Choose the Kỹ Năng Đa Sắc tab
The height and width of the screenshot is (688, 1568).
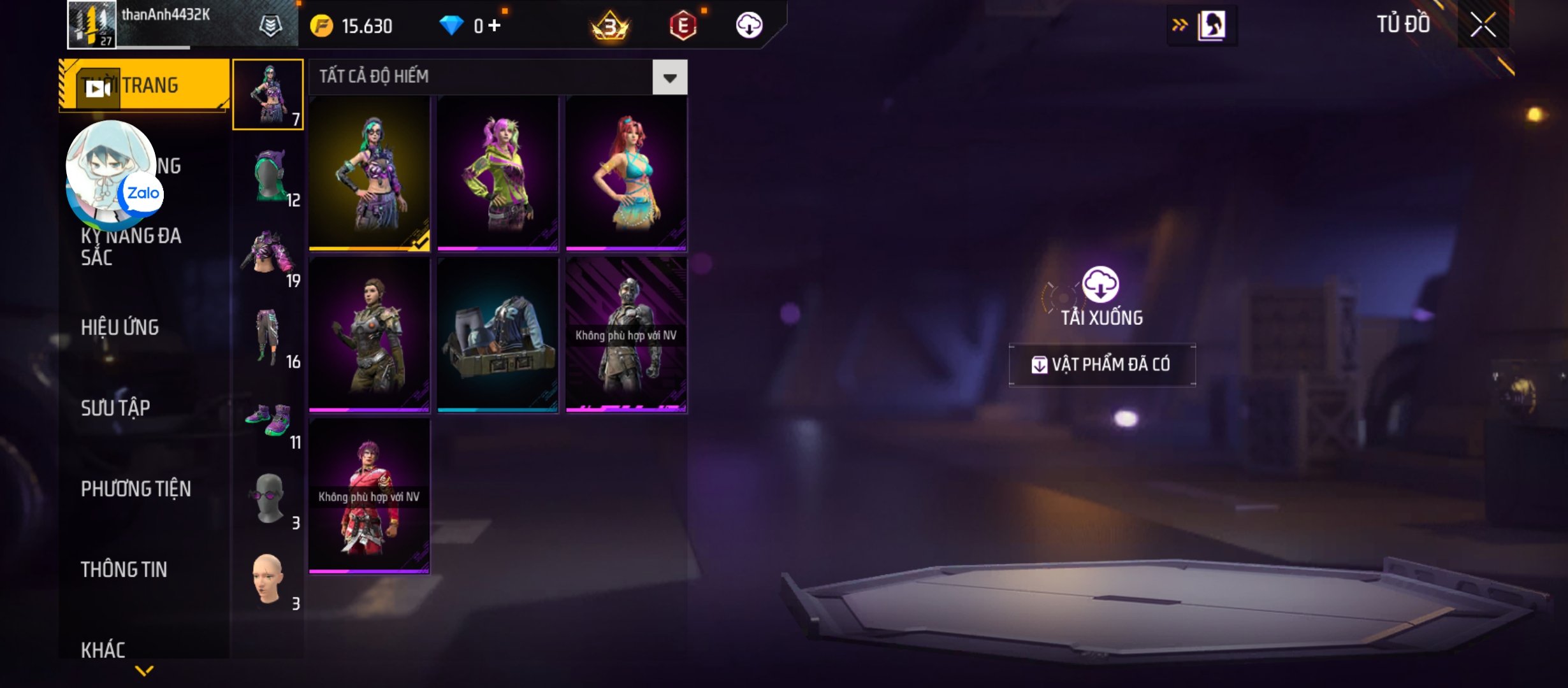(x=131, y=247)
